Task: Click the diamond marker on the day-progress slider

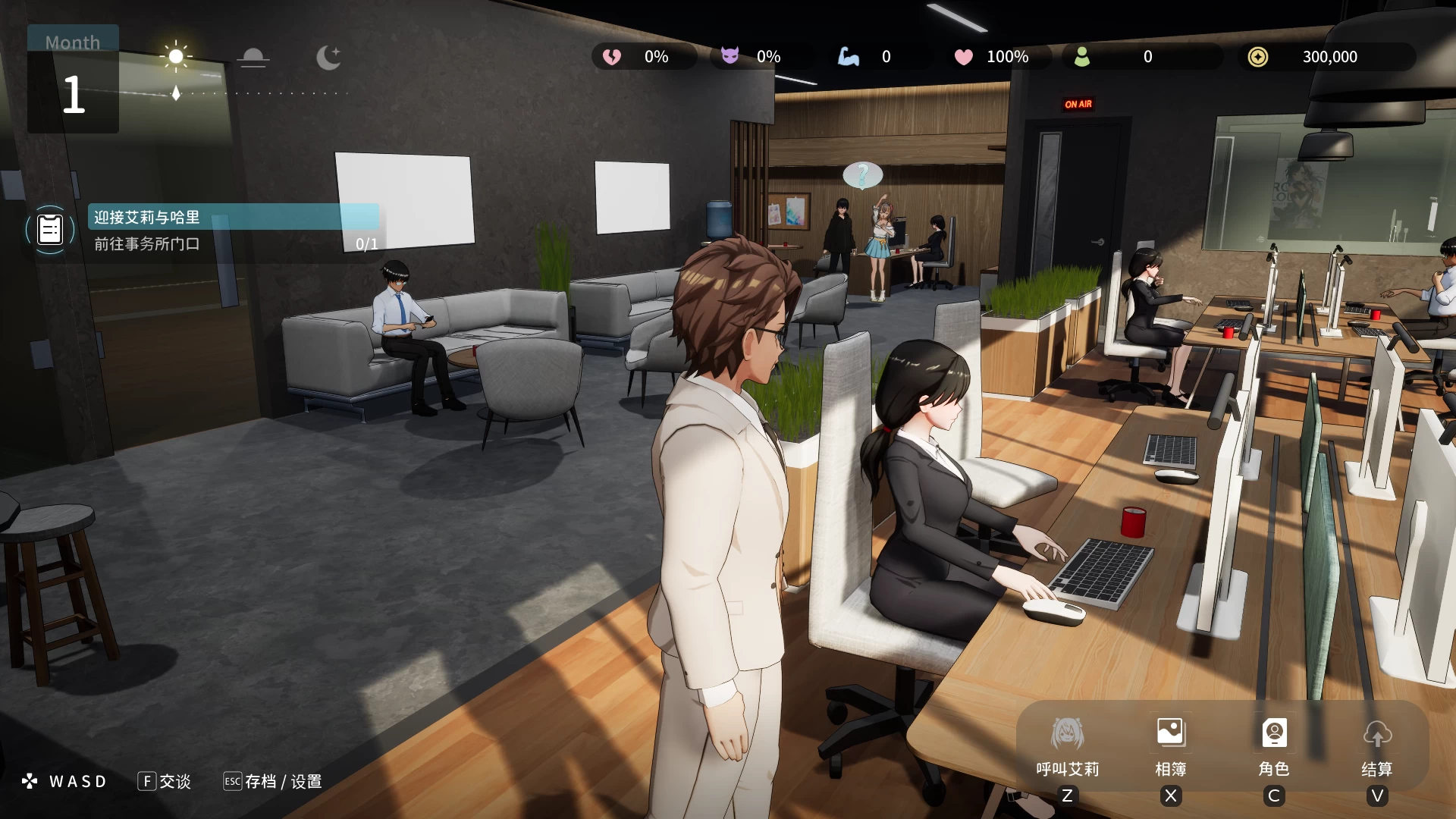Action: pos(176,93)
